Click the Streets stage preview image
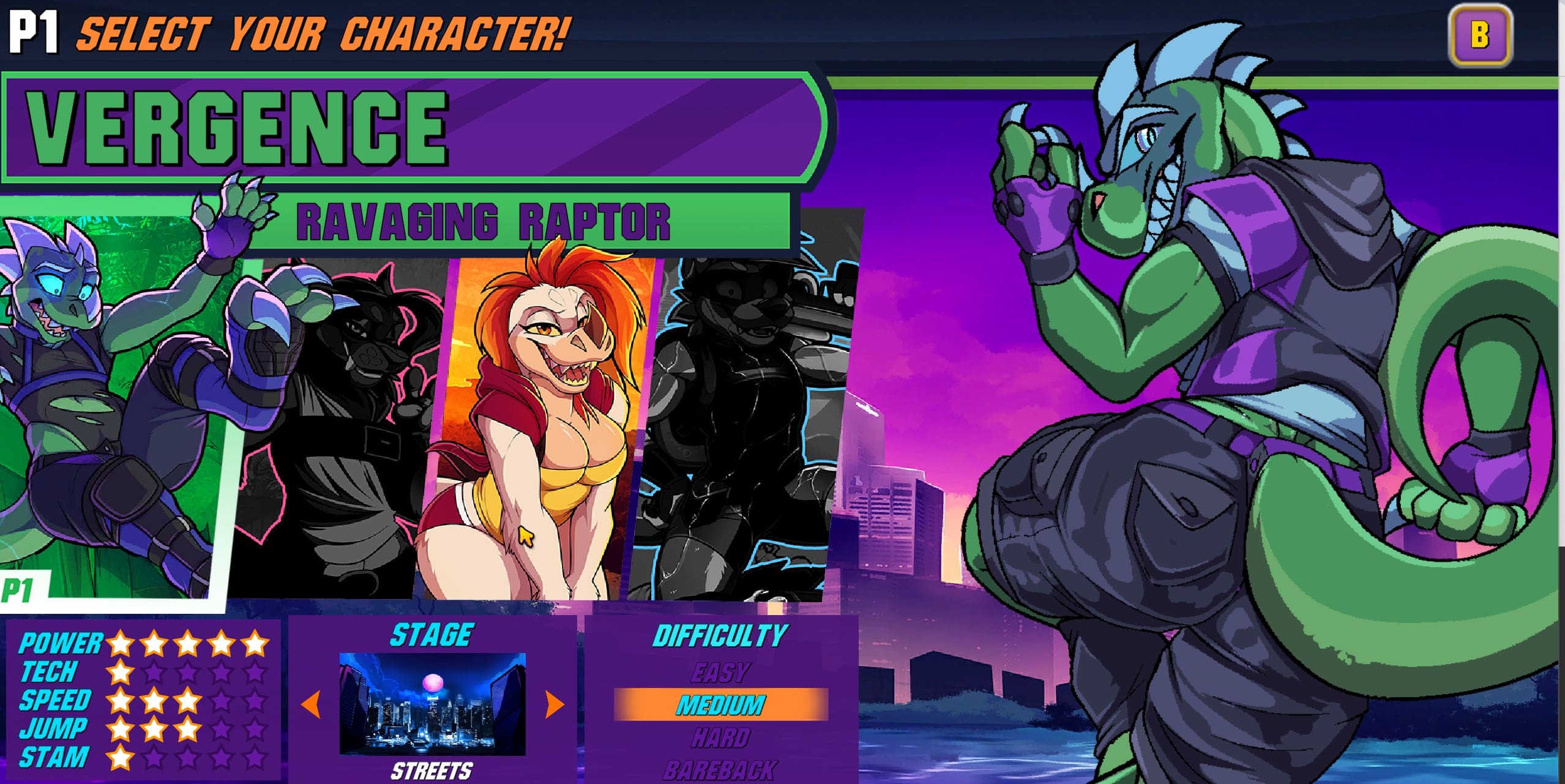1565x784 pixels. (432, 704)
